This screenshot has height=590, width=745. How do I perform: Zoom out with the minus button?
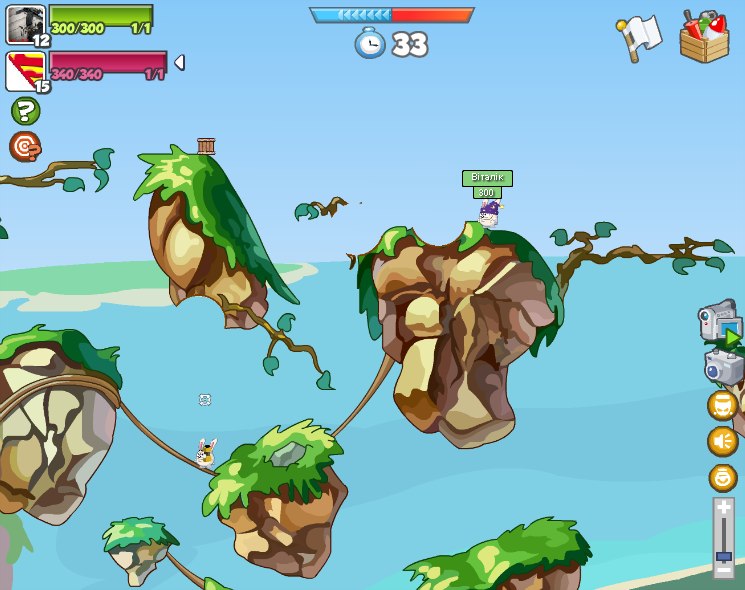click(x=724, y=570)
